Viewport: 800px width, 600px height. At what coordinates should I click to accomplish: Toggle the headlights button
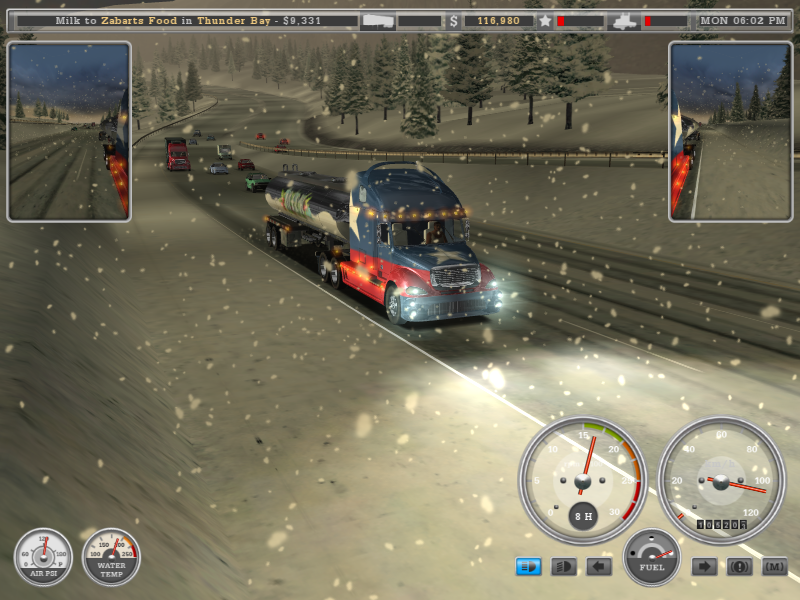(x=528, y=567)
